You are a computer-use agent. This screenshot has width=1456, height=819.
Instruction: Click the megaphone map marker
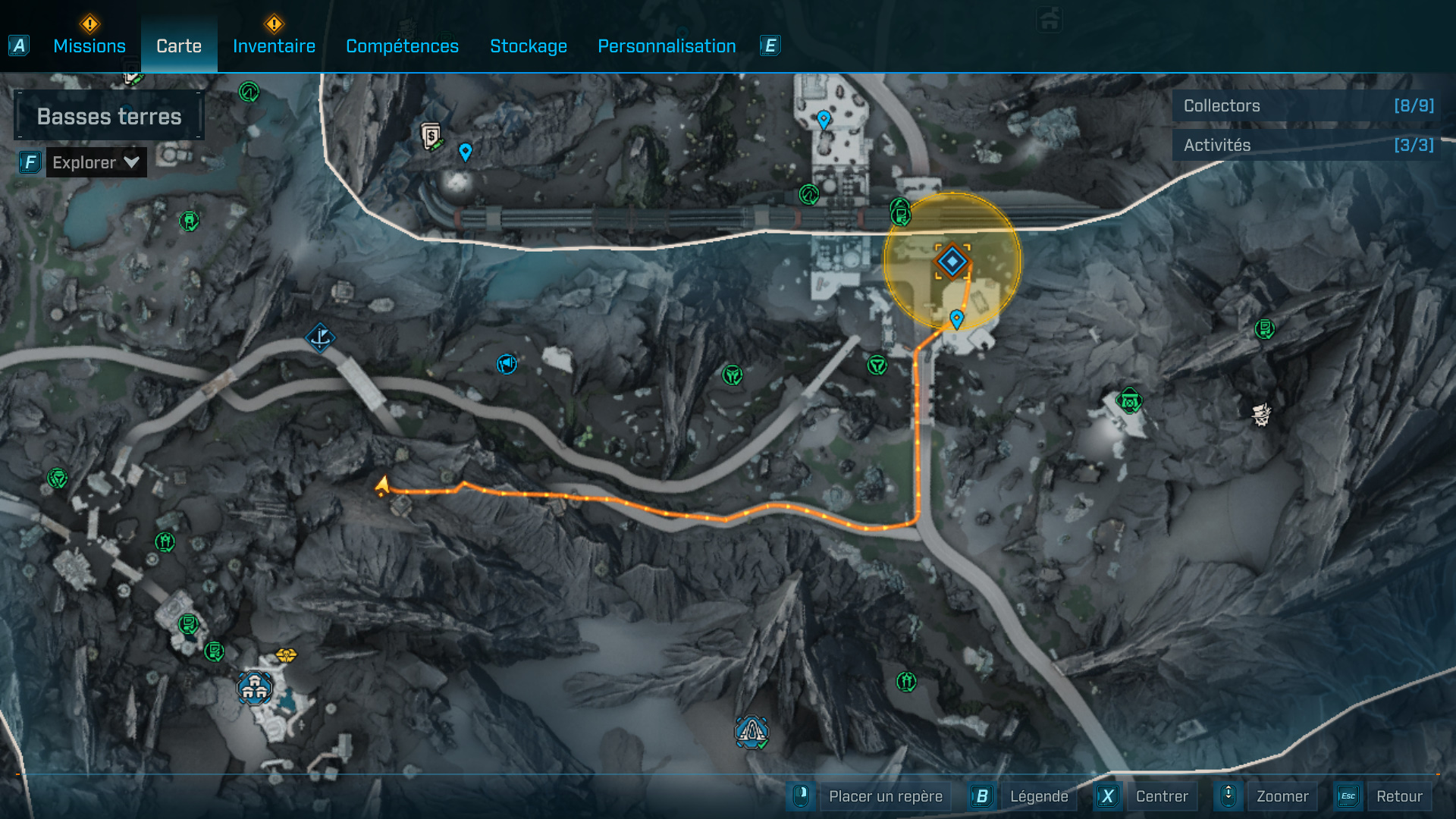(x=507, y=364)
